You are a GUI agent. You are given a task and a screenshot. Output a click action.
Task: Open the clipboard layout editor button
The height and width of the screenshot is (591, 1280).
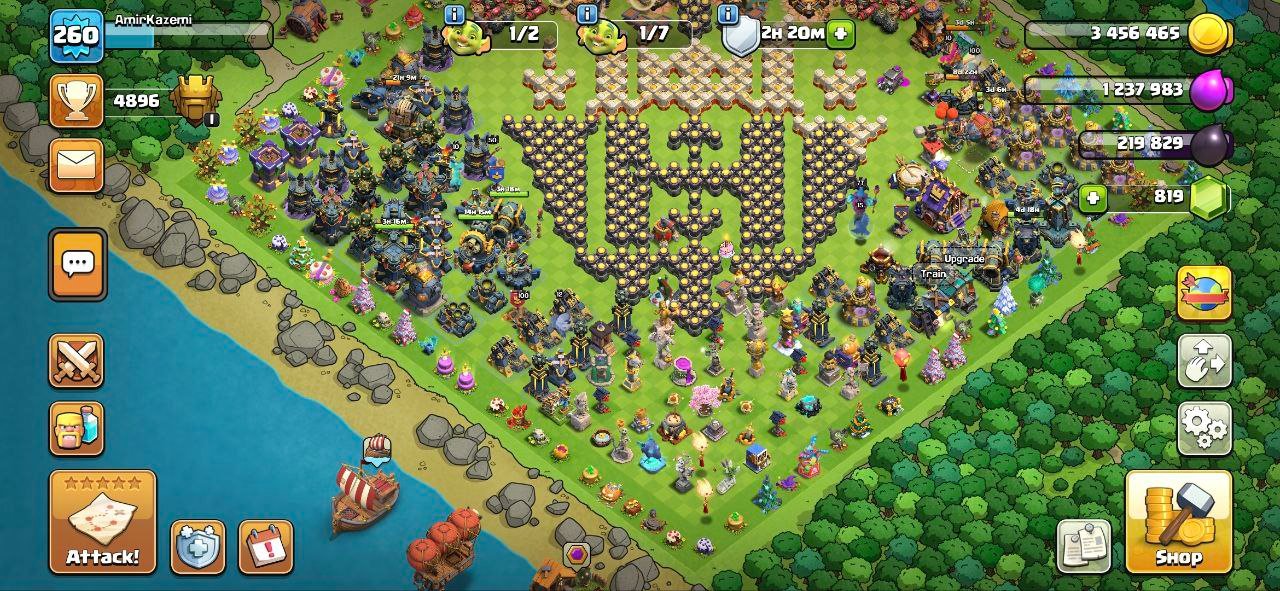[x=1084, y=546]
